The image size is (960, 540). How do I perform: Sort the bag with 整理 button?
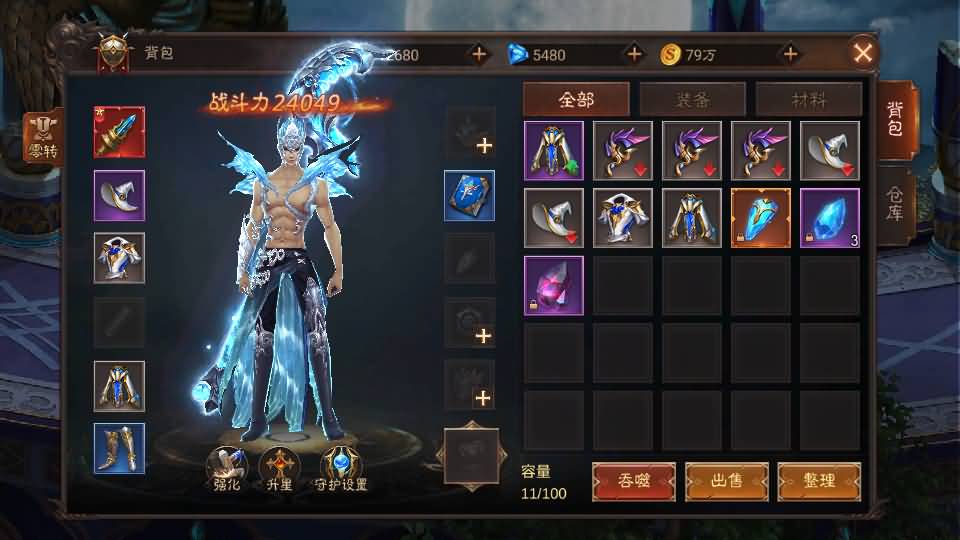(x=819, y=481)
